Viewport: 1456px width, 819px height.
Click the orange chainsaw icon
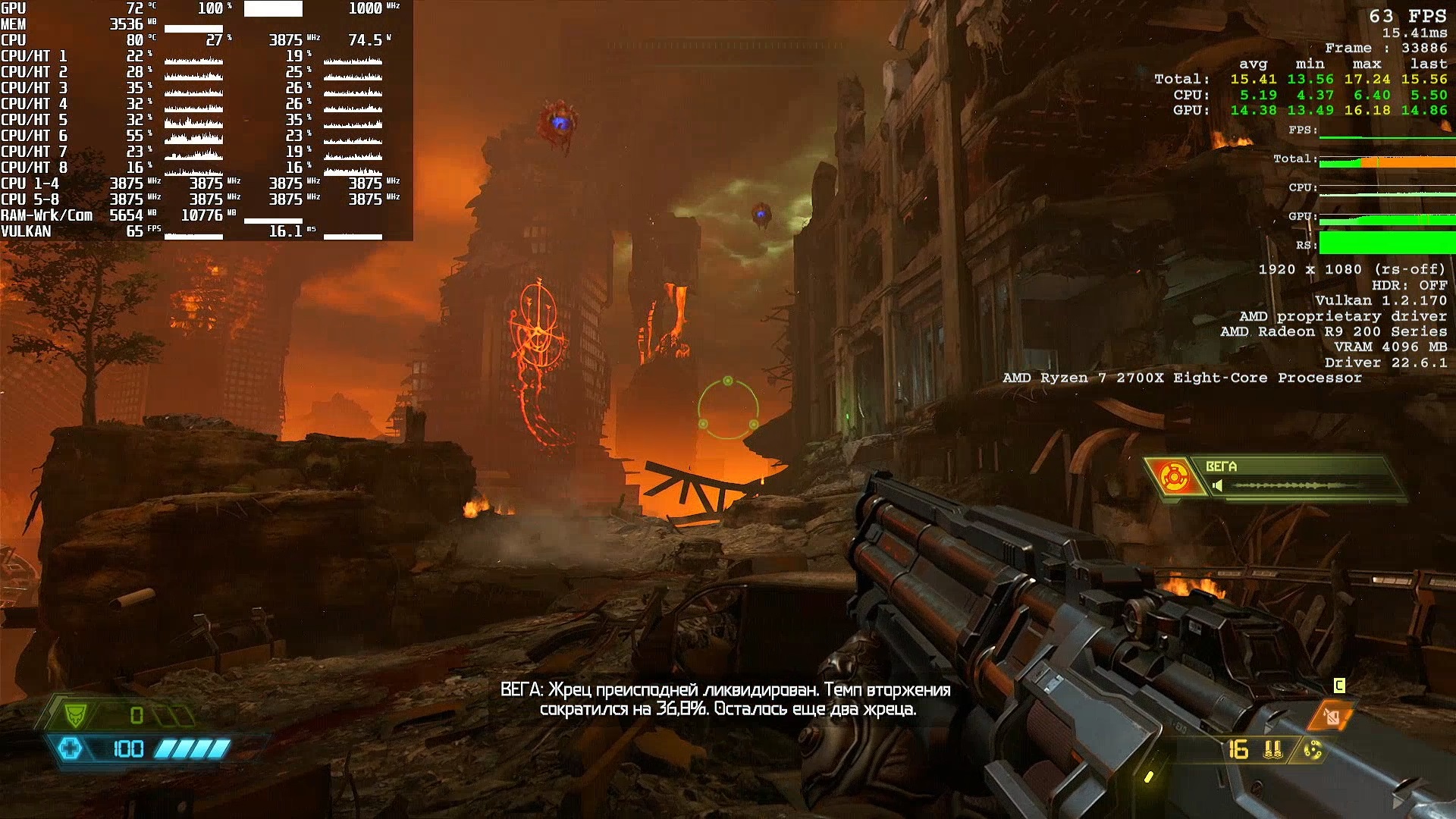(1332, 715)
